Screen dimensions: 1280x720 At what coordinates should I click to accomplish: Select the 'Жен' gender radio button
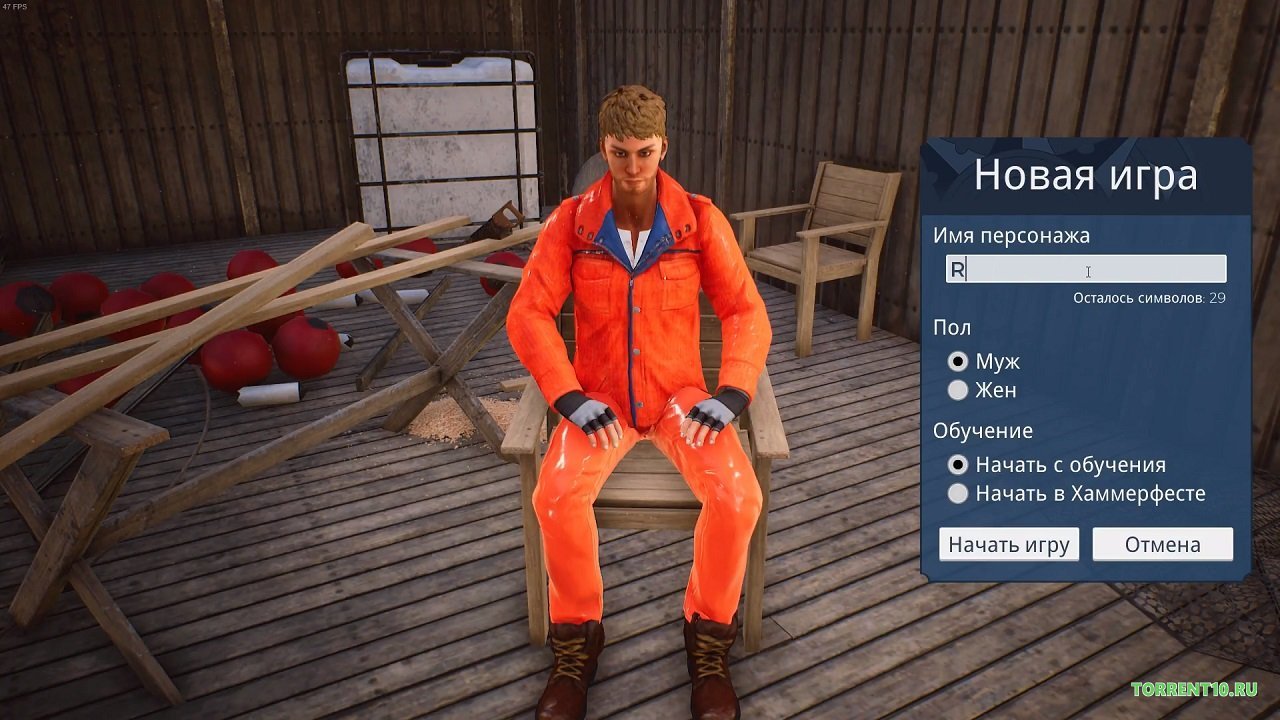click(957, 391)
